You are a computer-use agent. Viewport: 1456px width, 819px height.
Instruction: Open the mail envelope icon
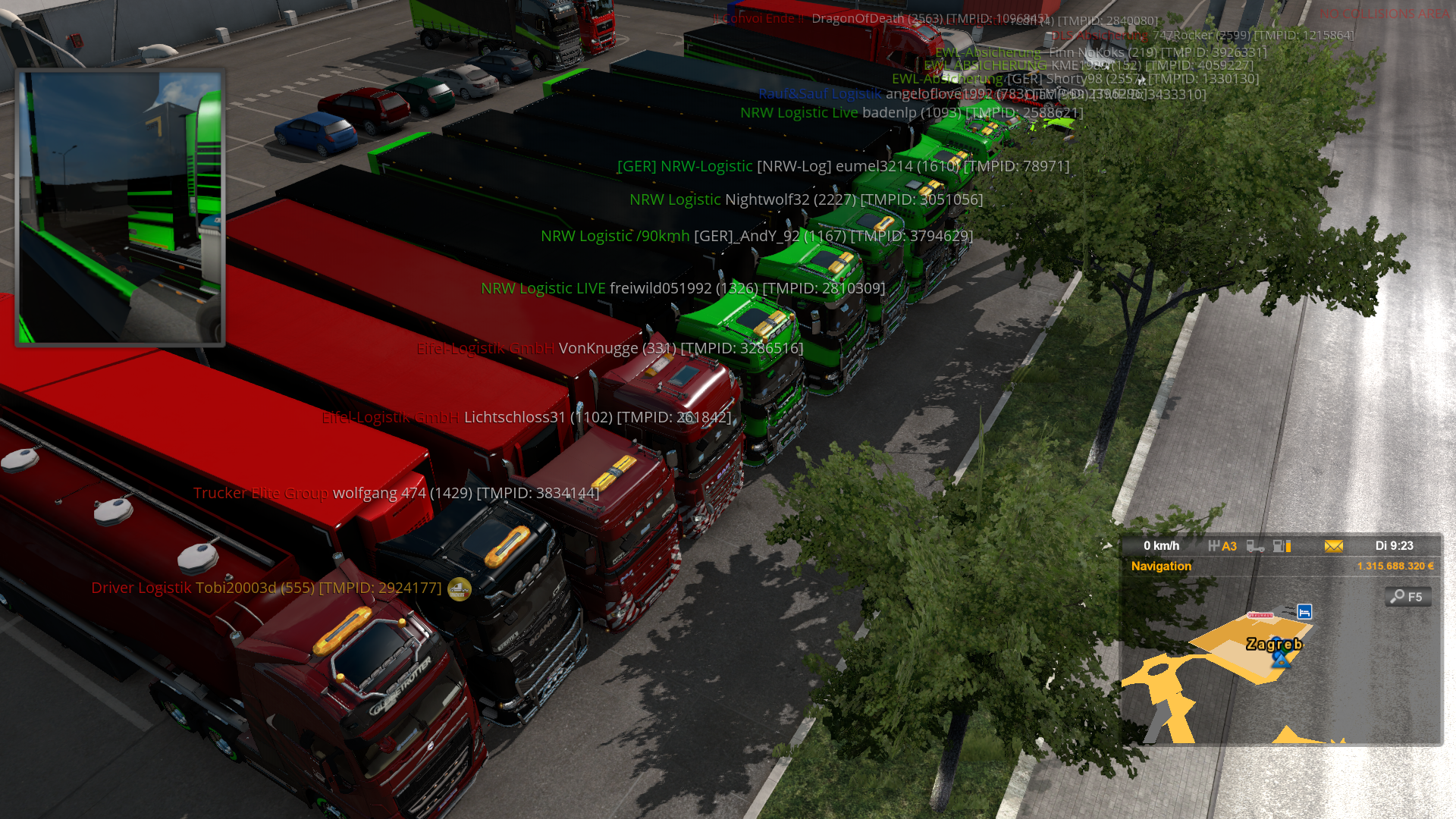(x=1333, y=546)
